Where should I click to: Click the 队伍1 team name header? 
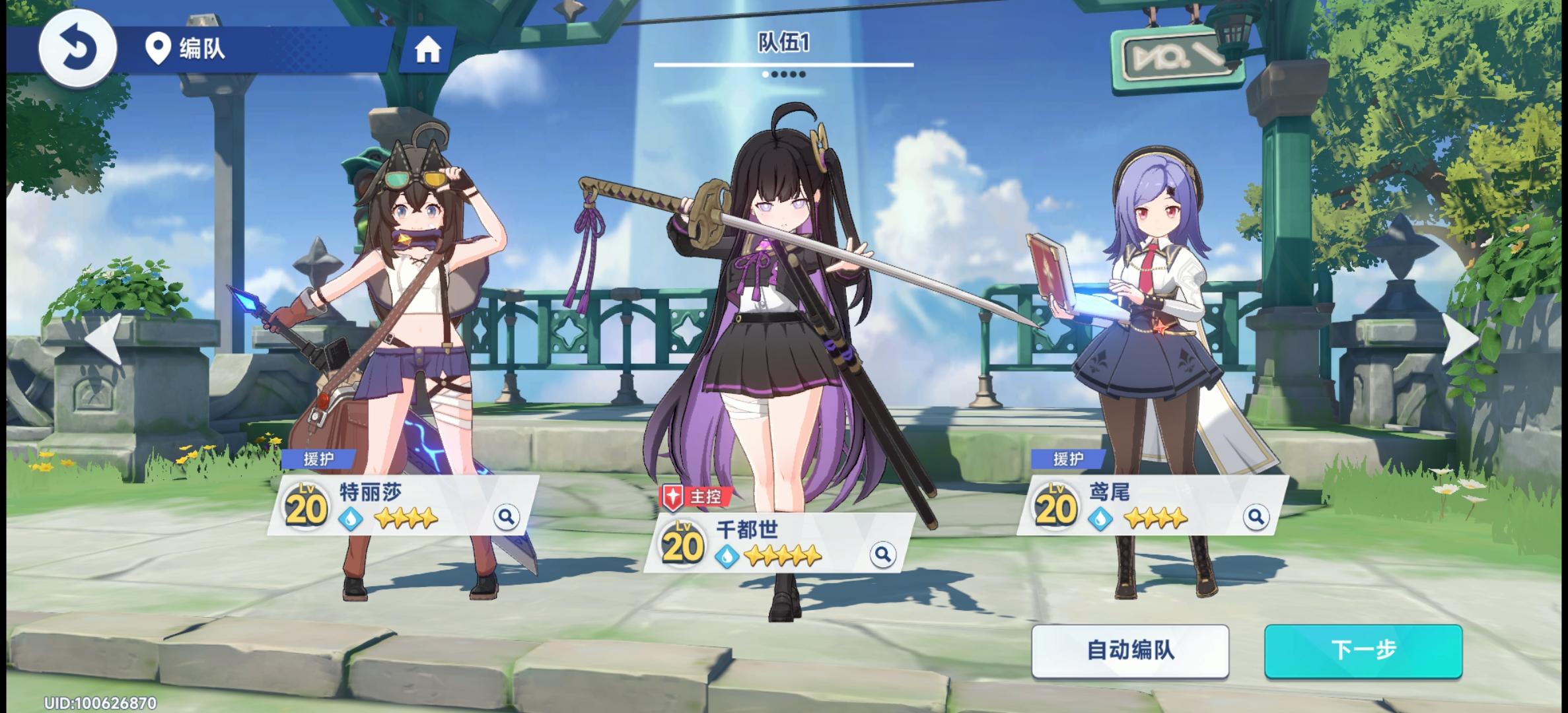[x=783, y=44]
